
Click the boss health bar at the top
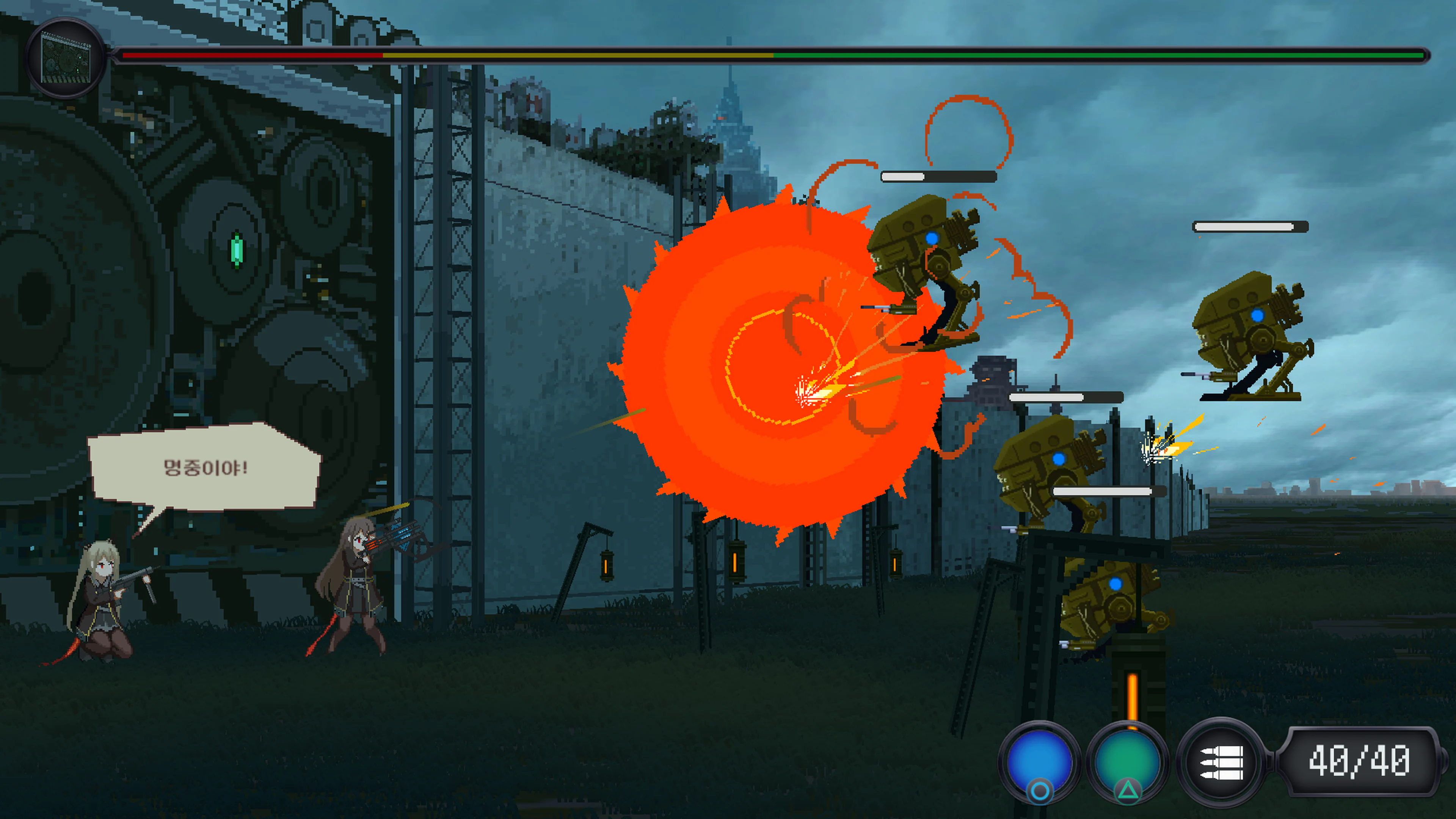(774, 55)
